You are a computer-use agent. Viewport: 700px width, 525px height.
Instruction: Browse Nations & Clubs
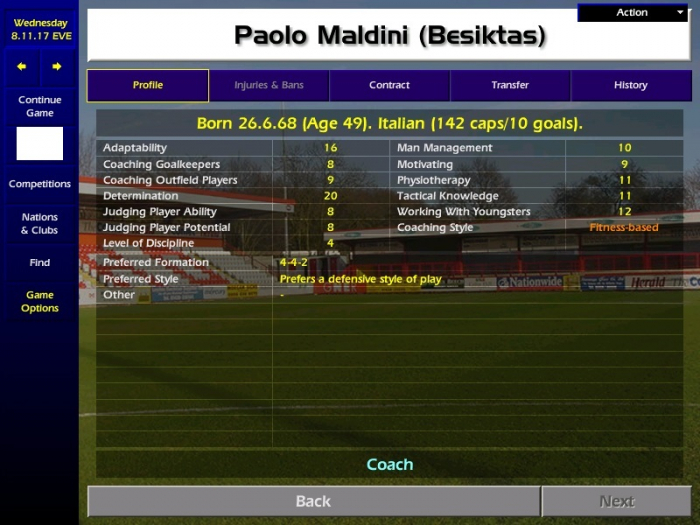[40, 224]
